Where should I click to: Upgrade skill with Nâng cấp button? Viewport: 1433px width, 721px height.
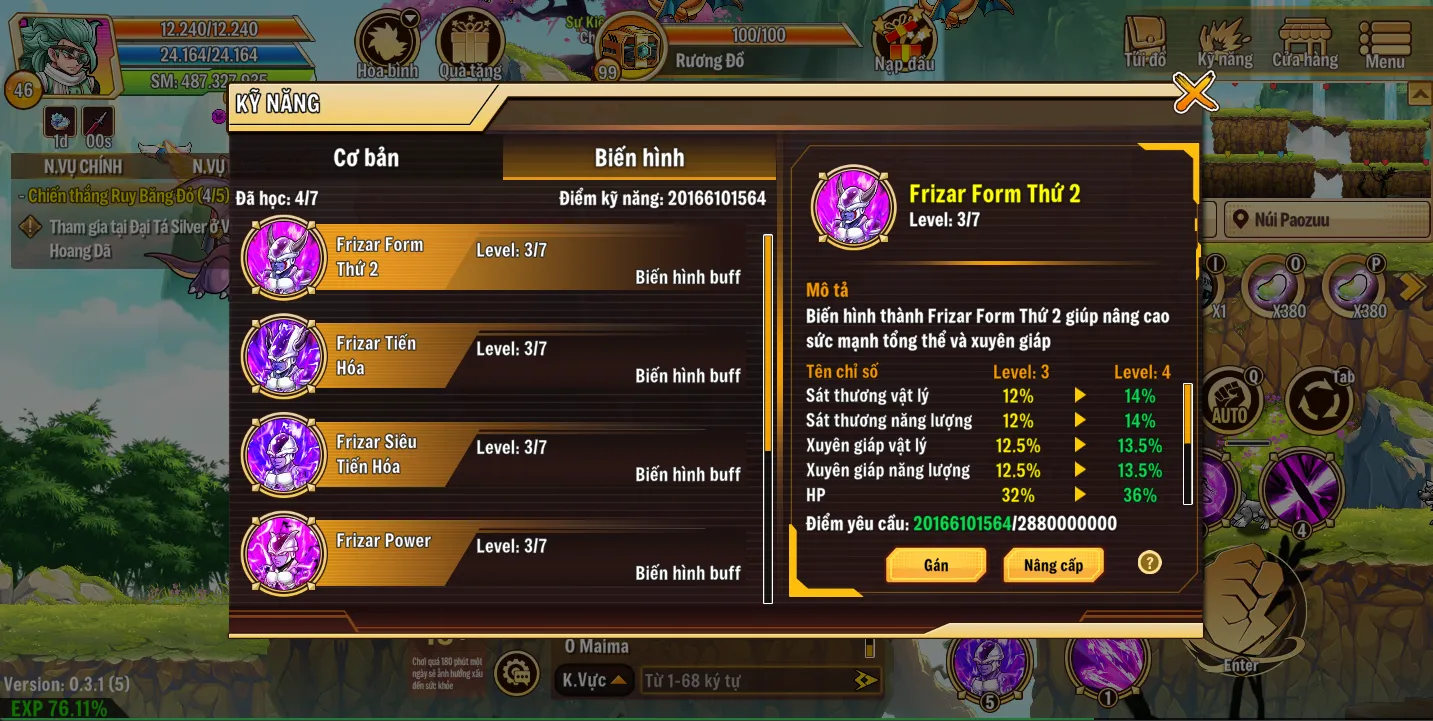click(x=1053, y=565)
